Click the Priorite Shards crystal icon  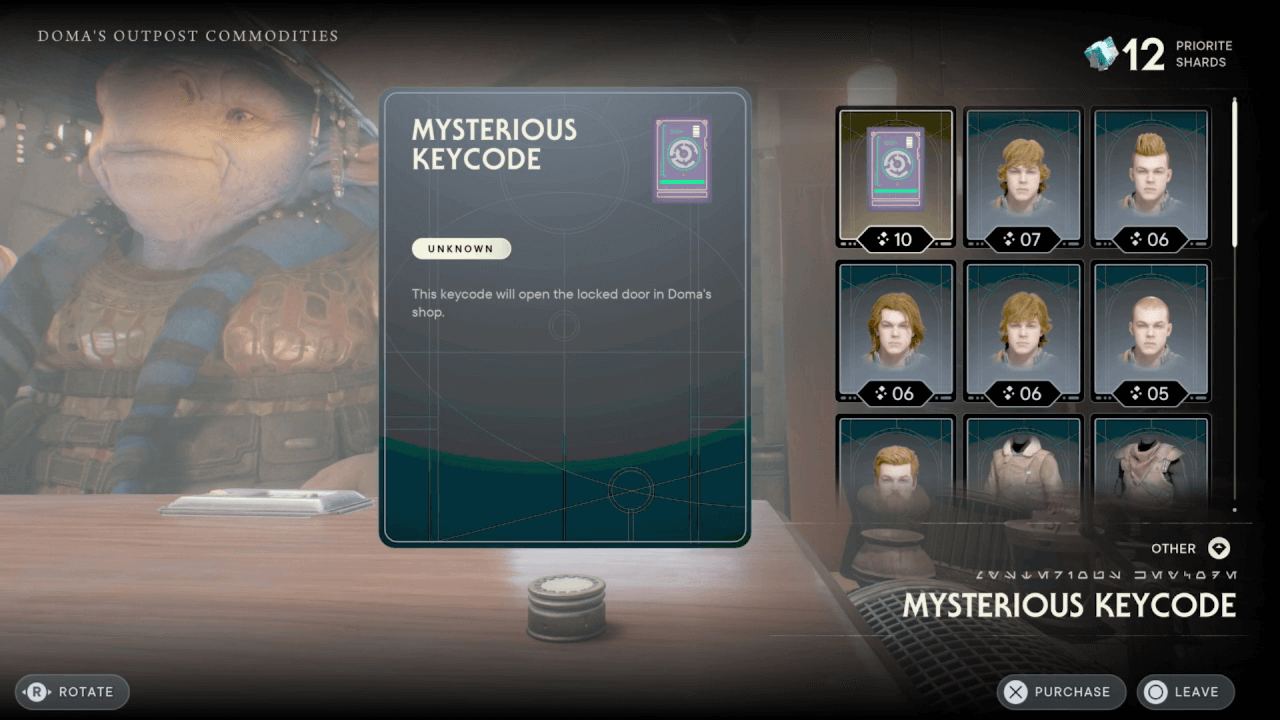coord(1102,52)
